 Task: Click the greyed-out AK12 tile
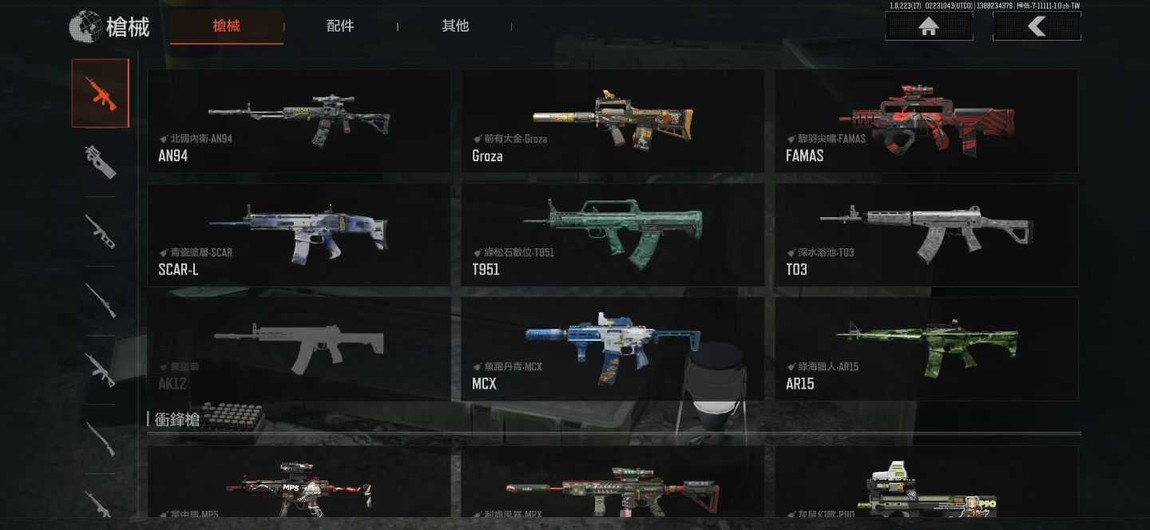(x=298, y=348)
